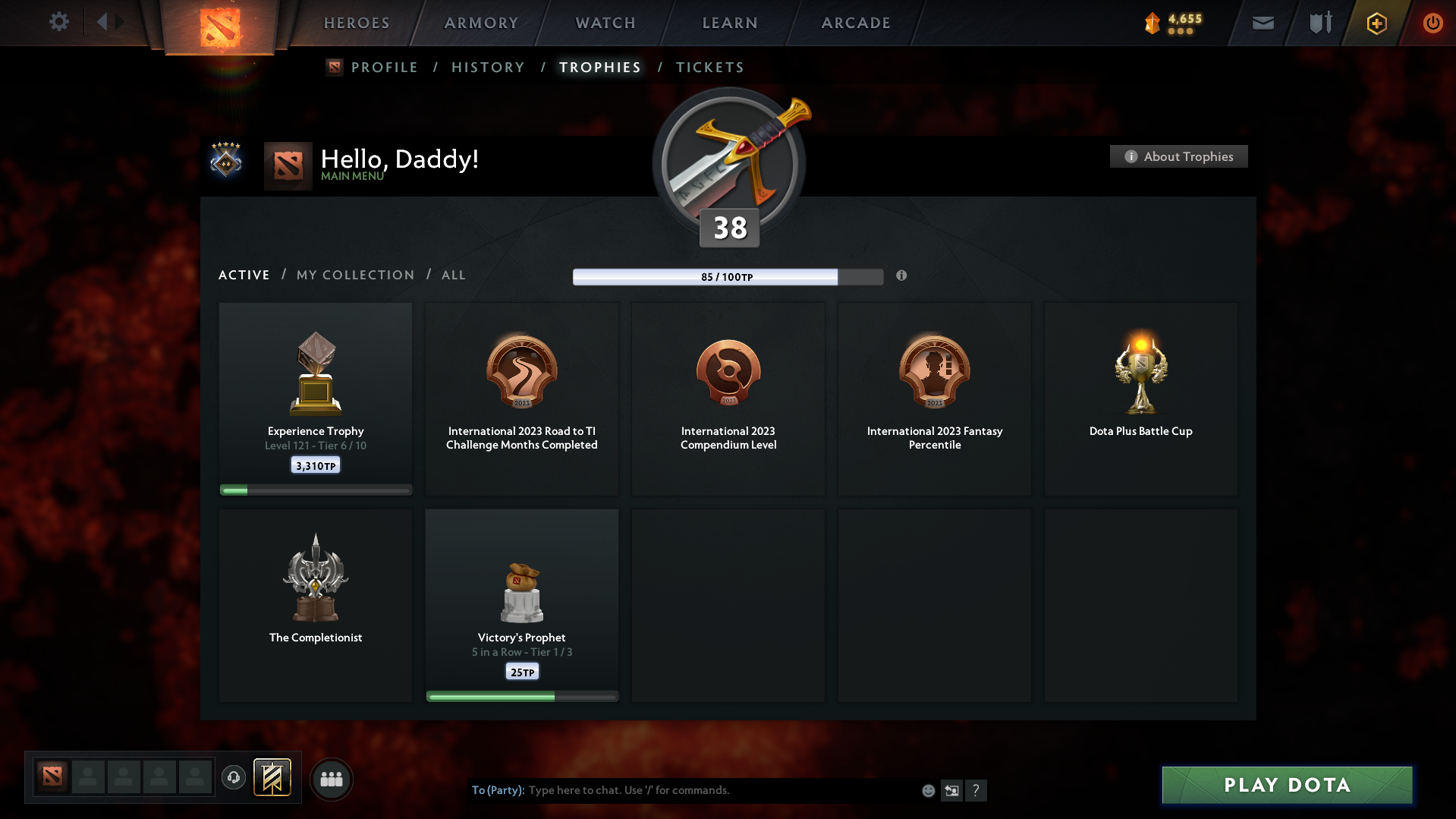
Task: Open the friends list people icon
Action: [x=332, y=779]
